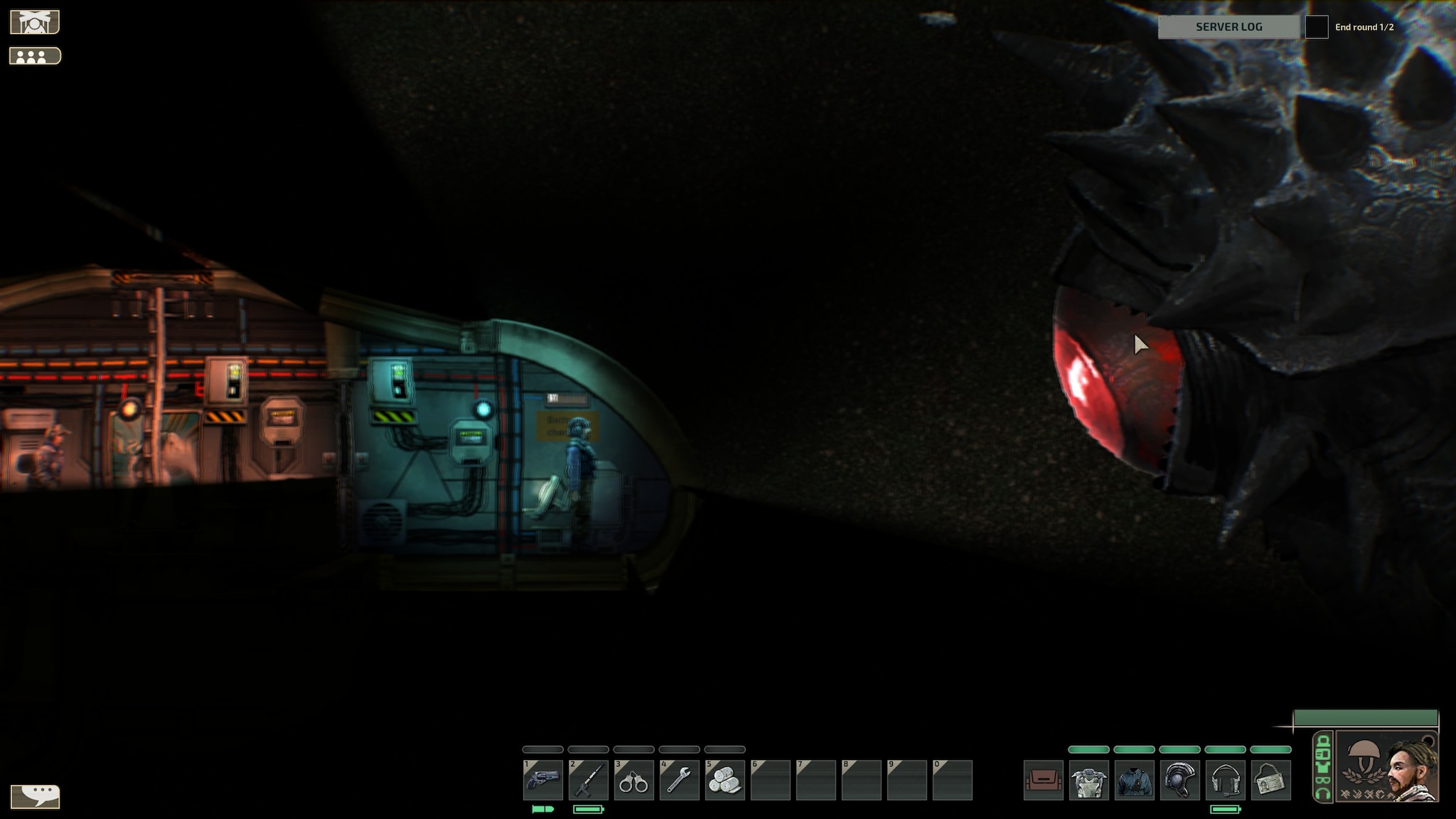This screenshot has height=819, width=1456.
Task: Tick the End round vote checkbox
Action: tap(1317, 27)
